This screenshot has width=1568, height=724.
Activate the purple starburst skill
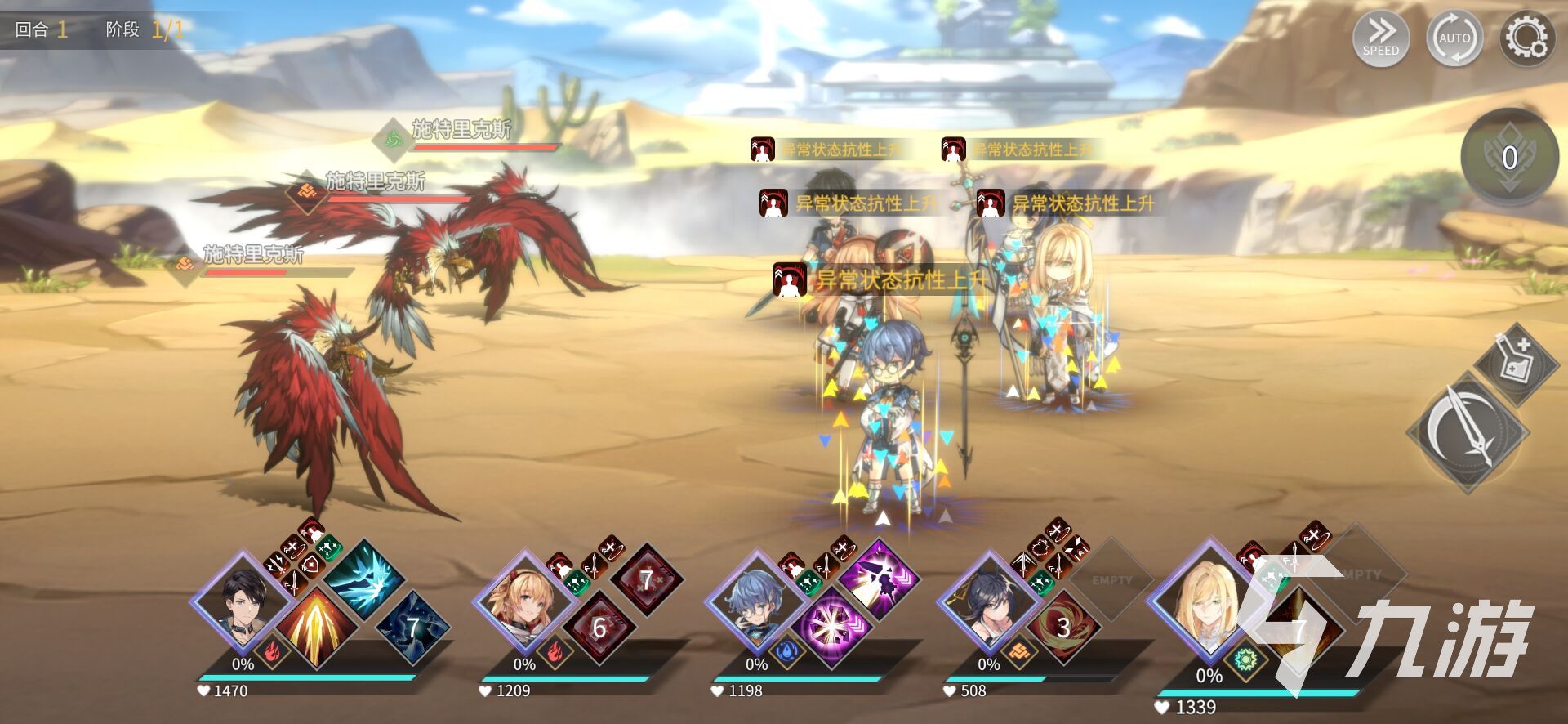(x=831, y=628)
